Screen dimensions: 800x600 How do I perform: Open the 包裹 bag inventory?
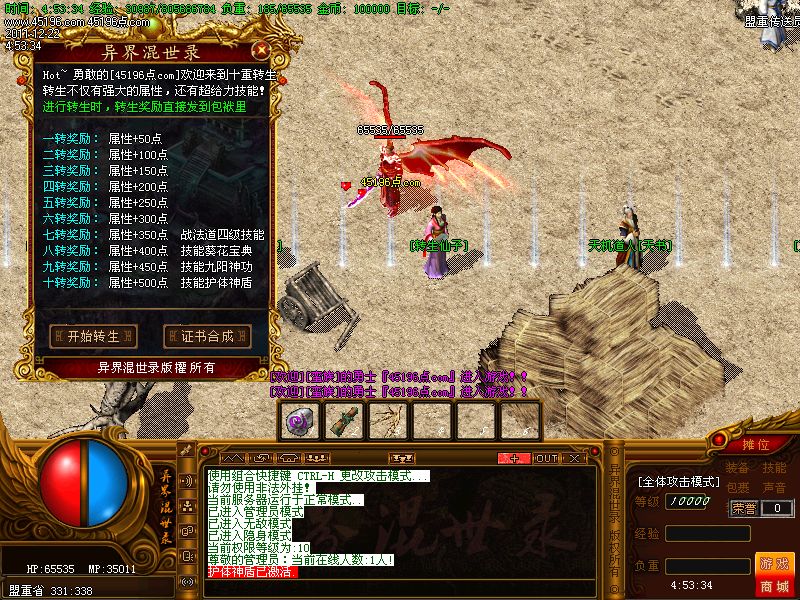[x=737, y=488]
